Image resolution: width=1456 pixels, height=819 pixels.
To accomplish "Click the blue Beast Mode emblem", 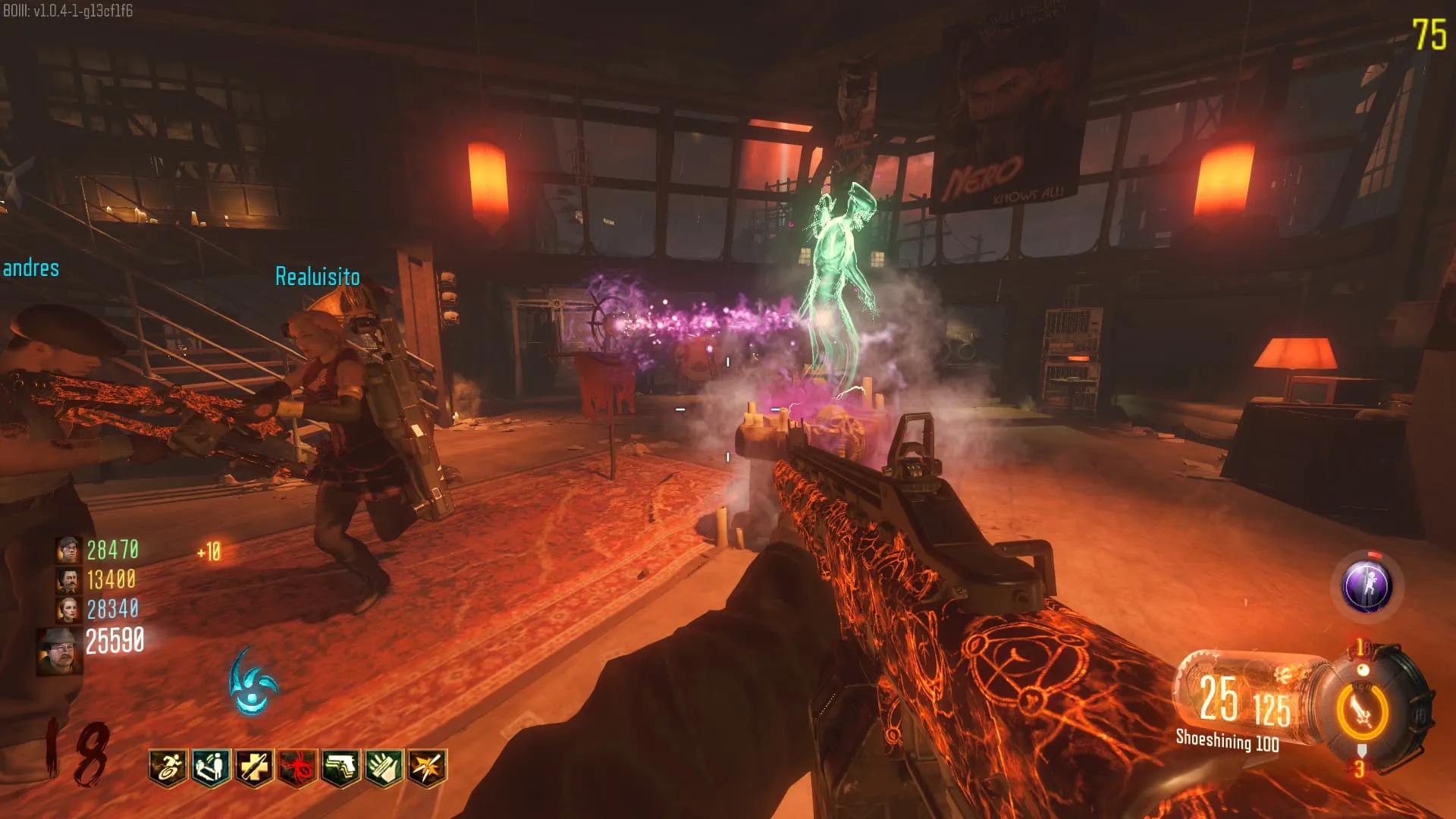I will point(253,682).
